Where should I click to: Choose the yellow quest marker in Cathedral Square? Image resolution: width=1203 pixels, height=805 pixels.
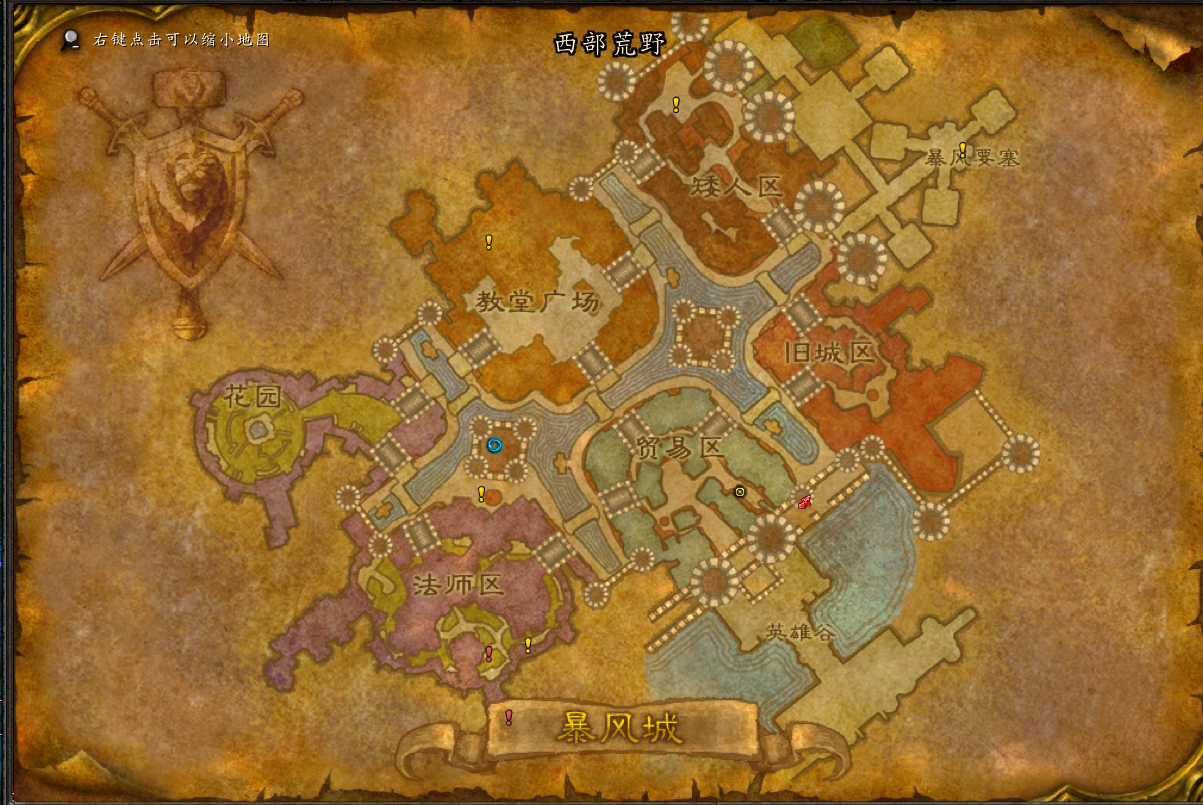(489, 242)
